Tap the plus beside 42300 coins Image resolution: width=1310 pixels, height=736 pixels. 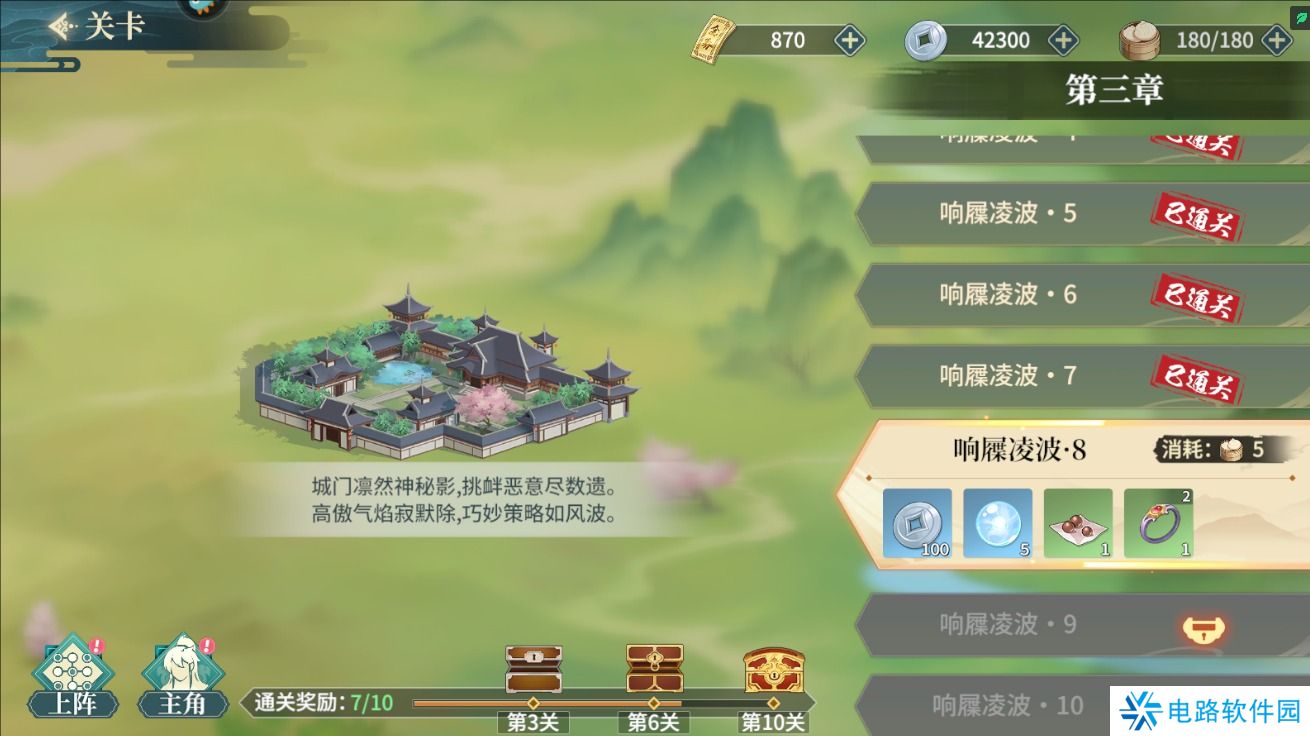[x=1062, y=40]
